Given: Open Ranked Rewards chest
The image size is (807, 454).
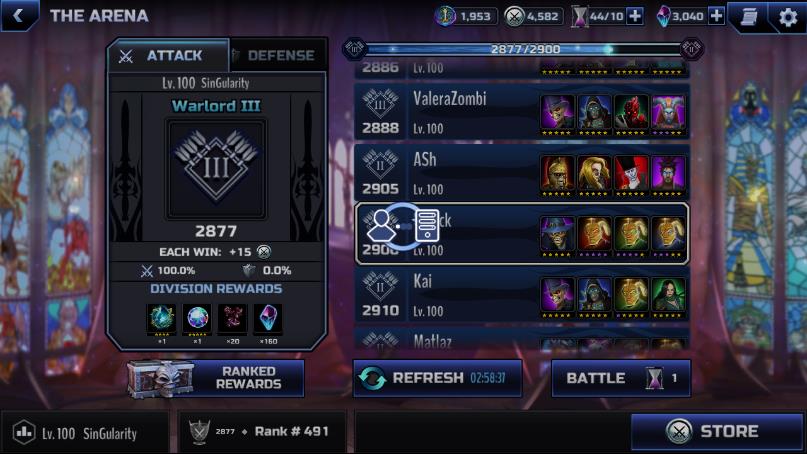Looking at the screenshot, I should (216, 378).
